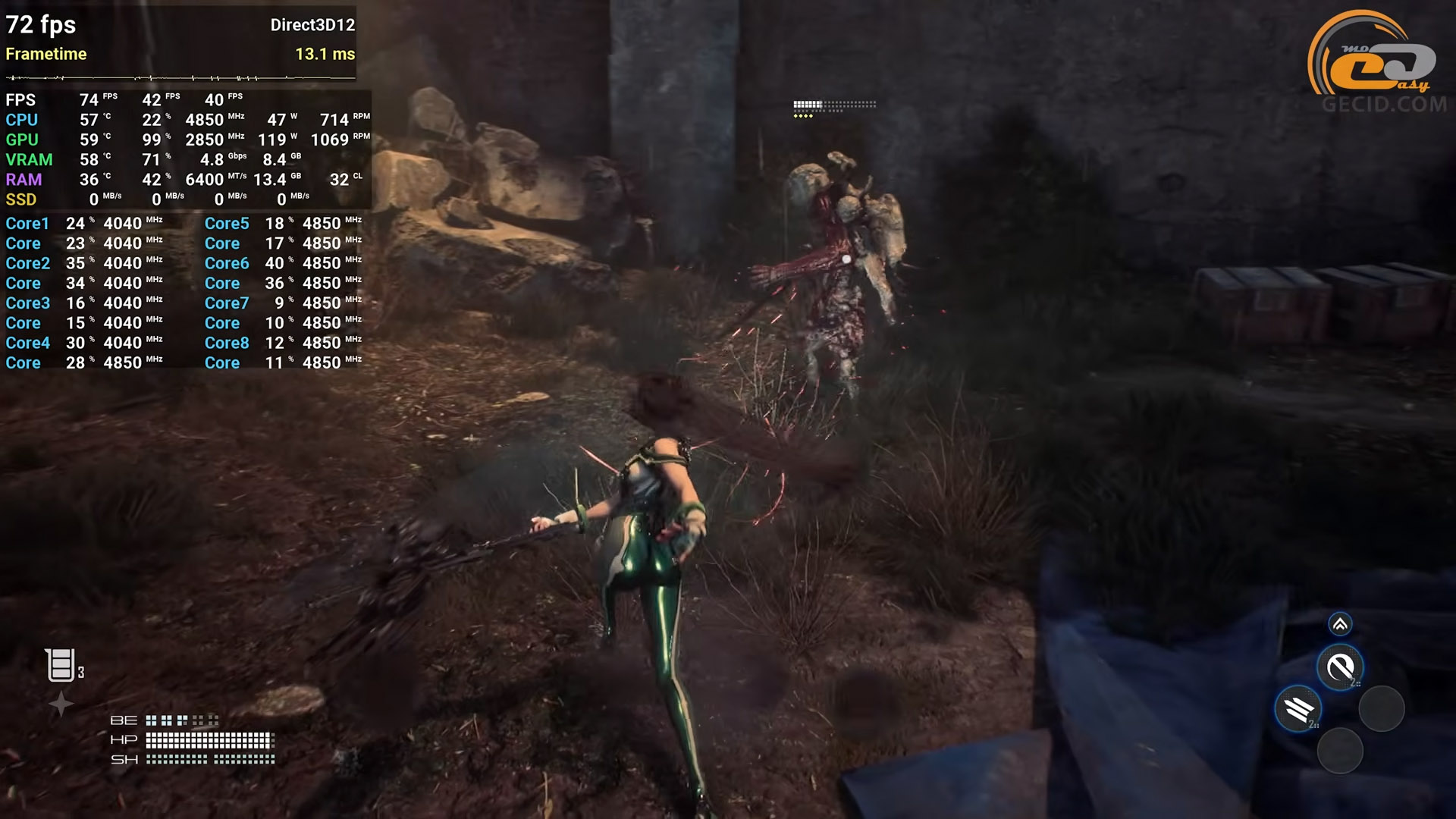The width and height of the screenshot is (1456, 819).
Task: Use the healing potion beaker item
Action: 61,665
